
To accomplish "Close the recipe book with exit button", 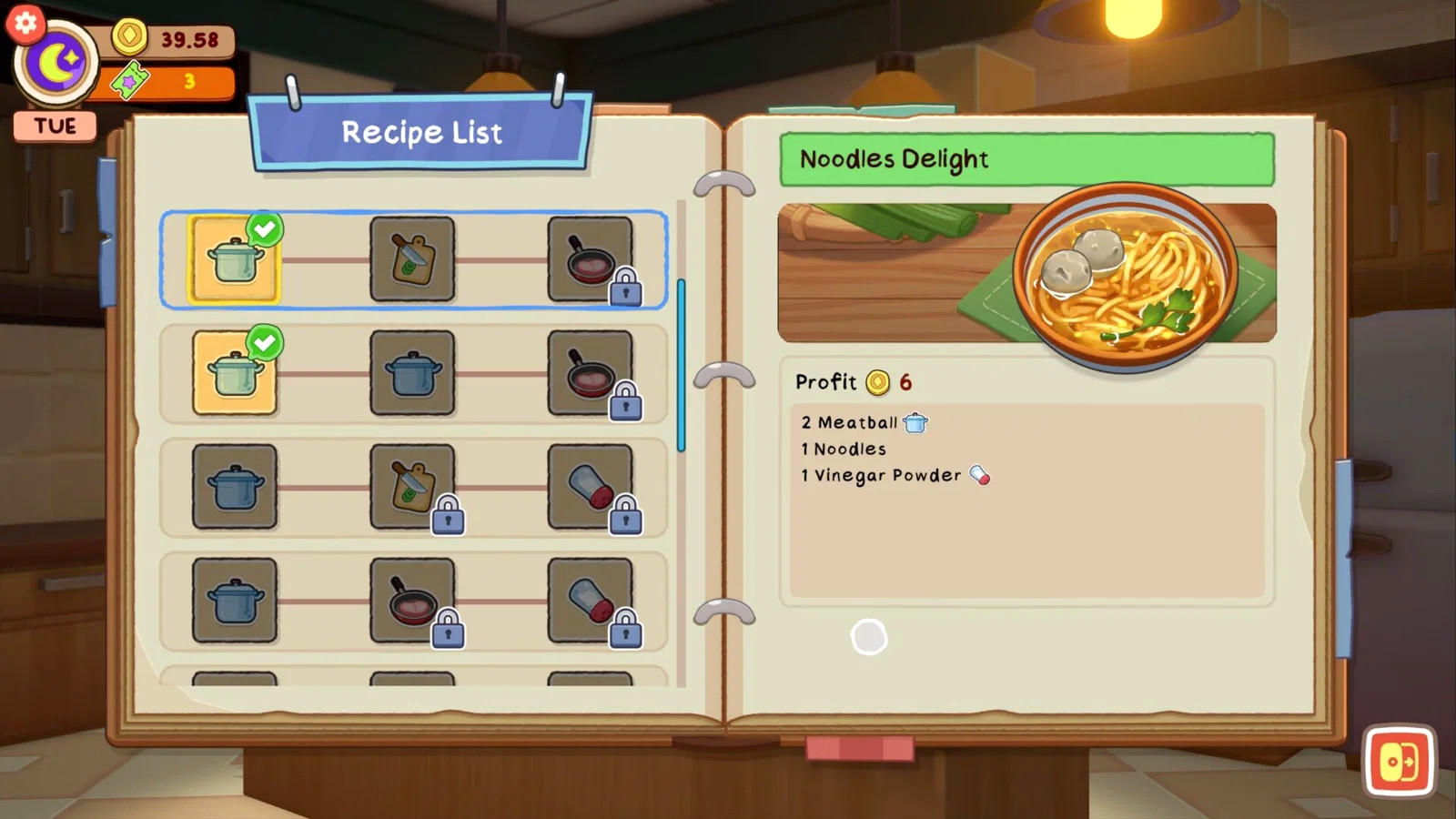I will tap(1399, 761).
